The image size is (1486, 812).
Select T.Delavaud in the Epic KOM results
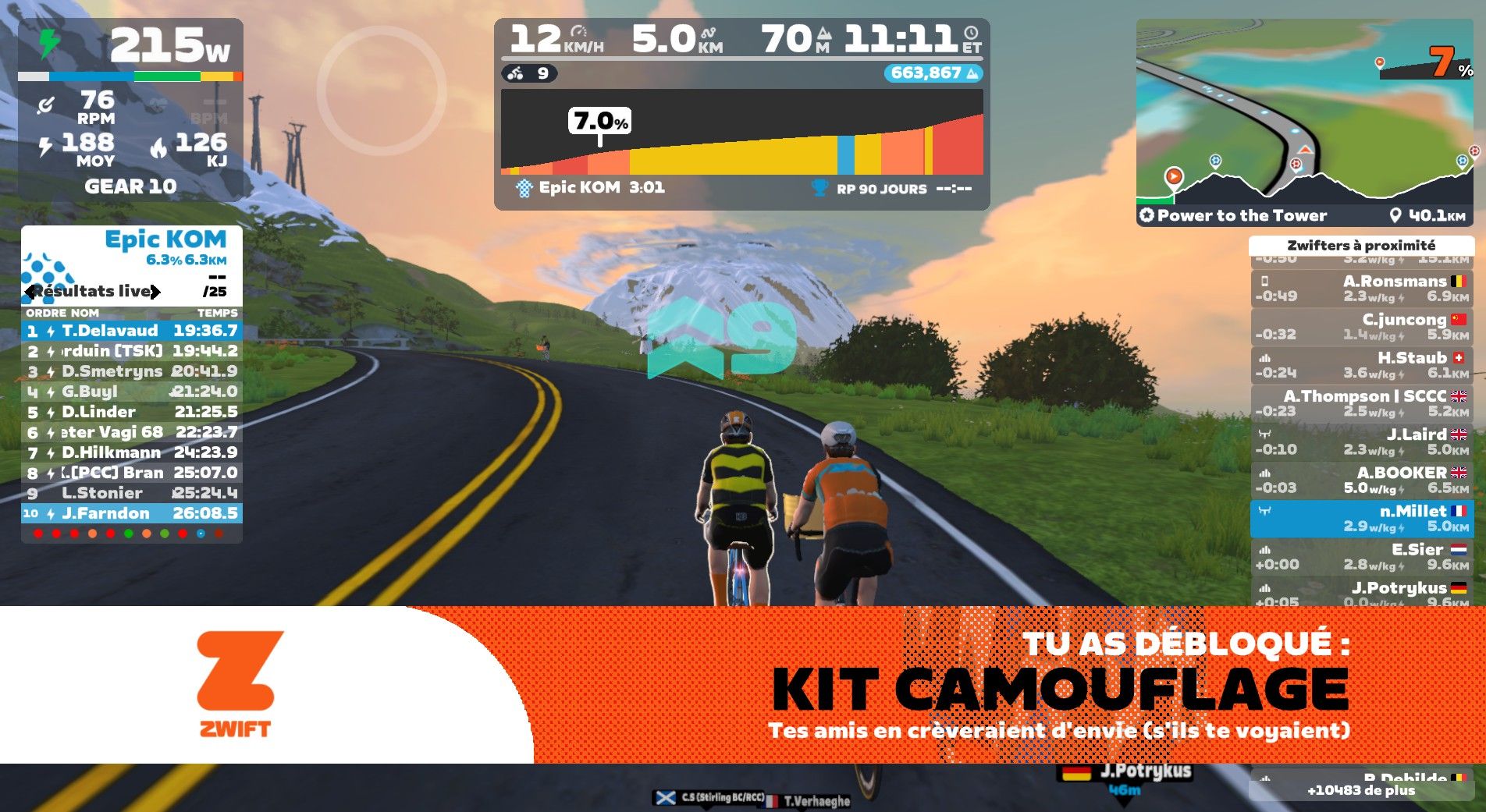coord(131,331)
